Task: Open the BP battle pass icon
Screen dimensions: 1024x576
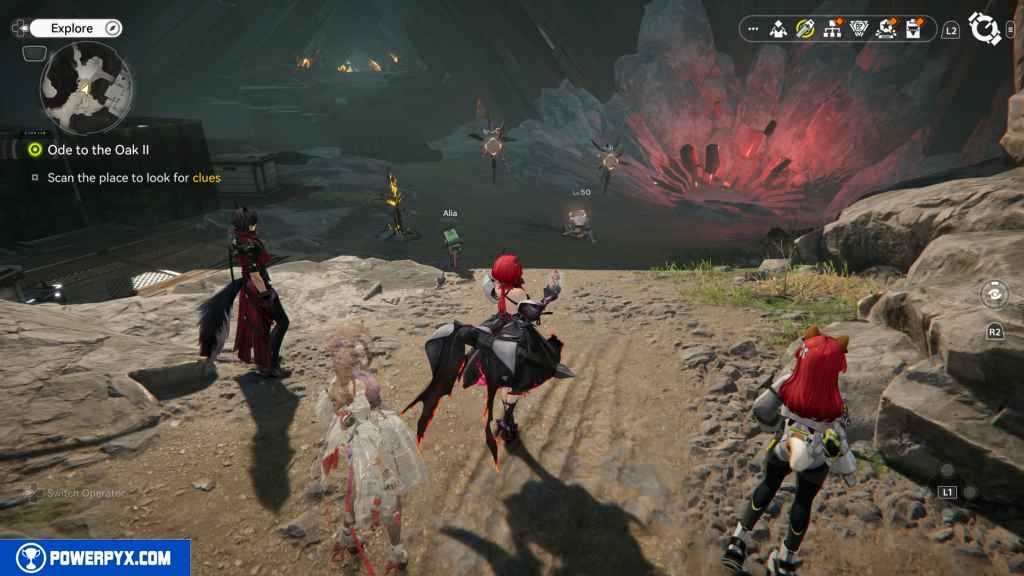Action: click(x=859, y=29)
